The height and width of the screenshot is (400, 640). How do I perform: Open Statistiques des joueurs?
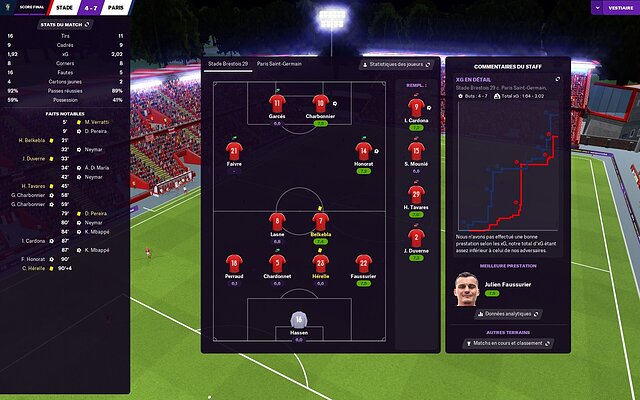point(397,64)
